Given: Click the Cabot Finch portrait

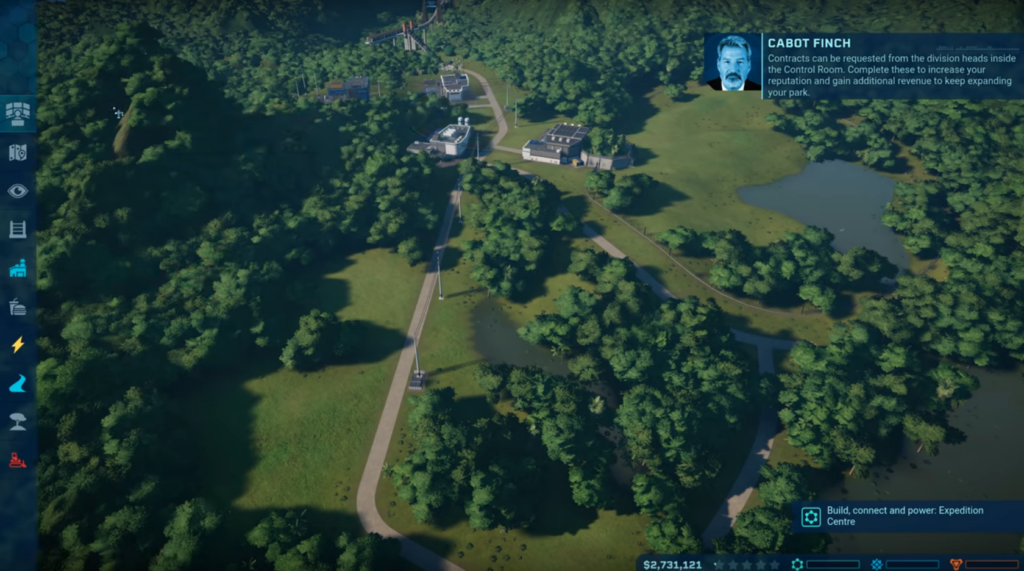Looking at the screenshot, I should pos(733,65).
